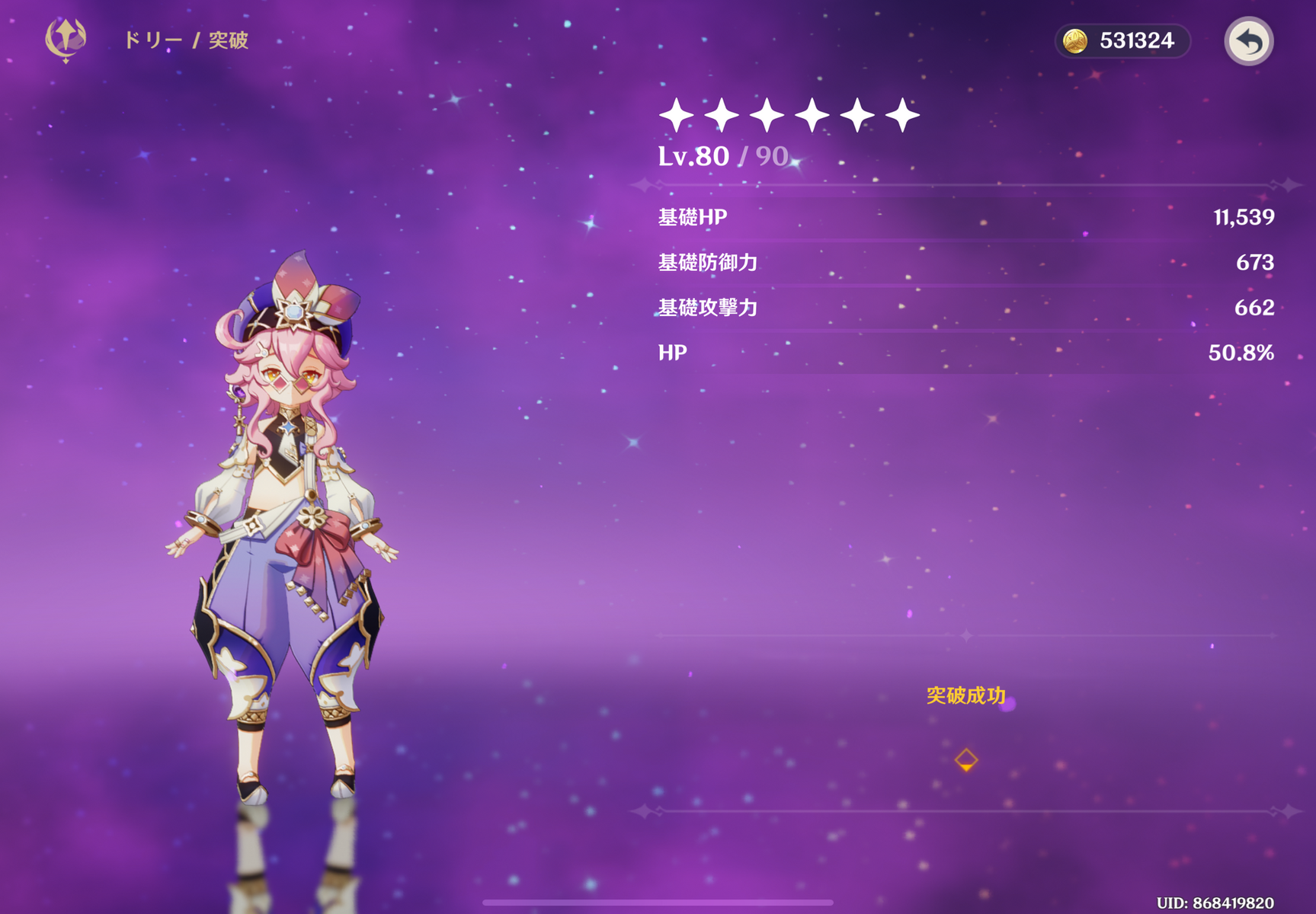Tap the Mora coin balance display
Image resolution: width=1316 pixels, height=914 pixels.
coord(1122,41)
